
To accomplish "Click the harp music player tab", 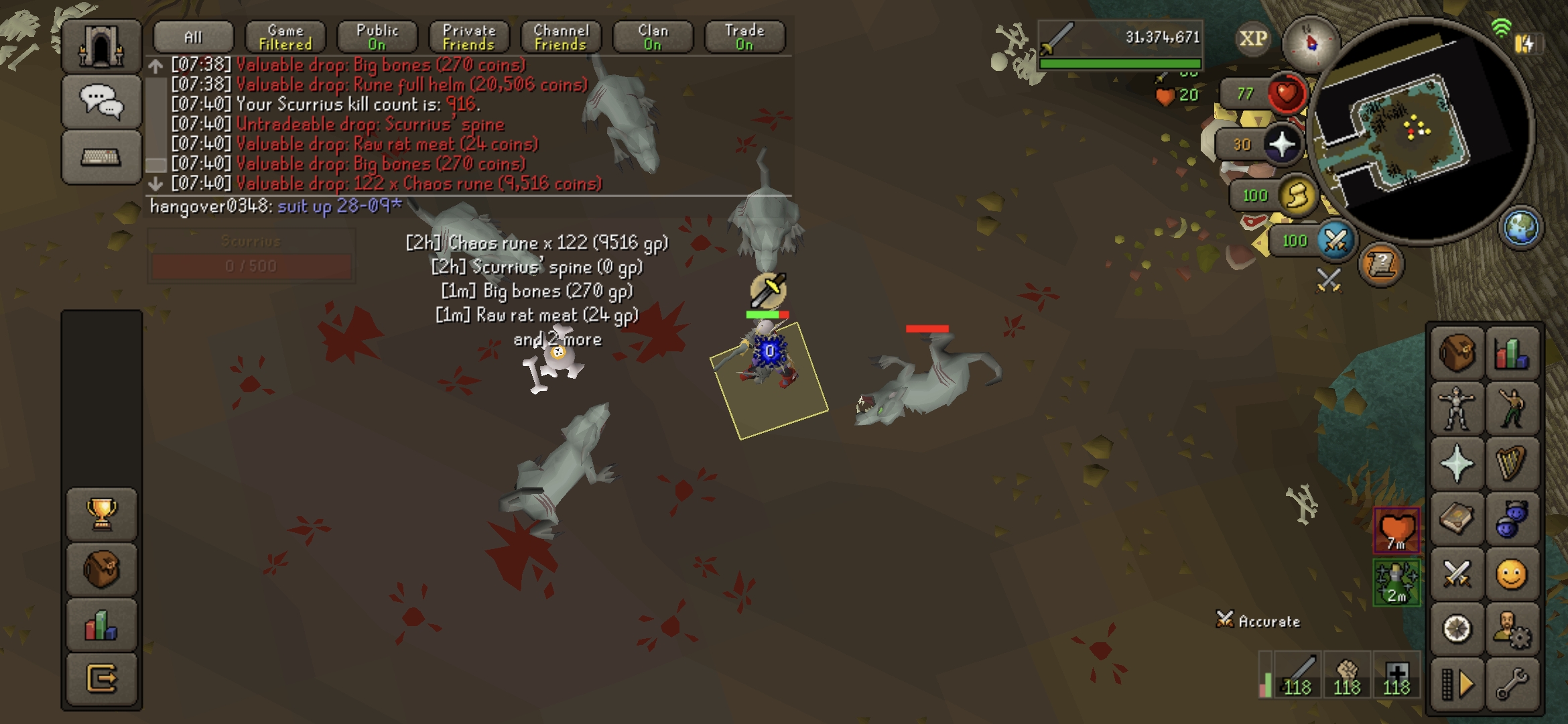I will [1512, 463].
